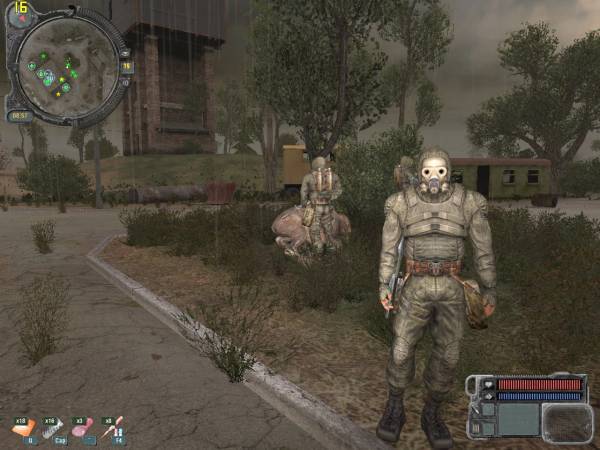Screen dimensions: 600x450
Task: Use the orange item quick slot
Action: pos(25,427)
